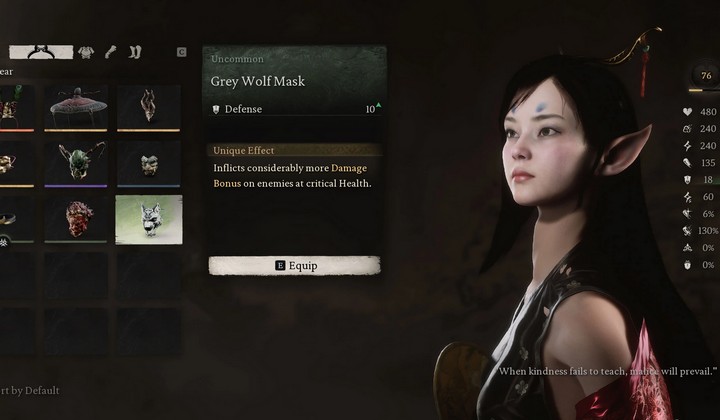The width and height of the screenshot is (720, 420).
Task: Pick the golden flame hair ornament
Action: point(149,108)
